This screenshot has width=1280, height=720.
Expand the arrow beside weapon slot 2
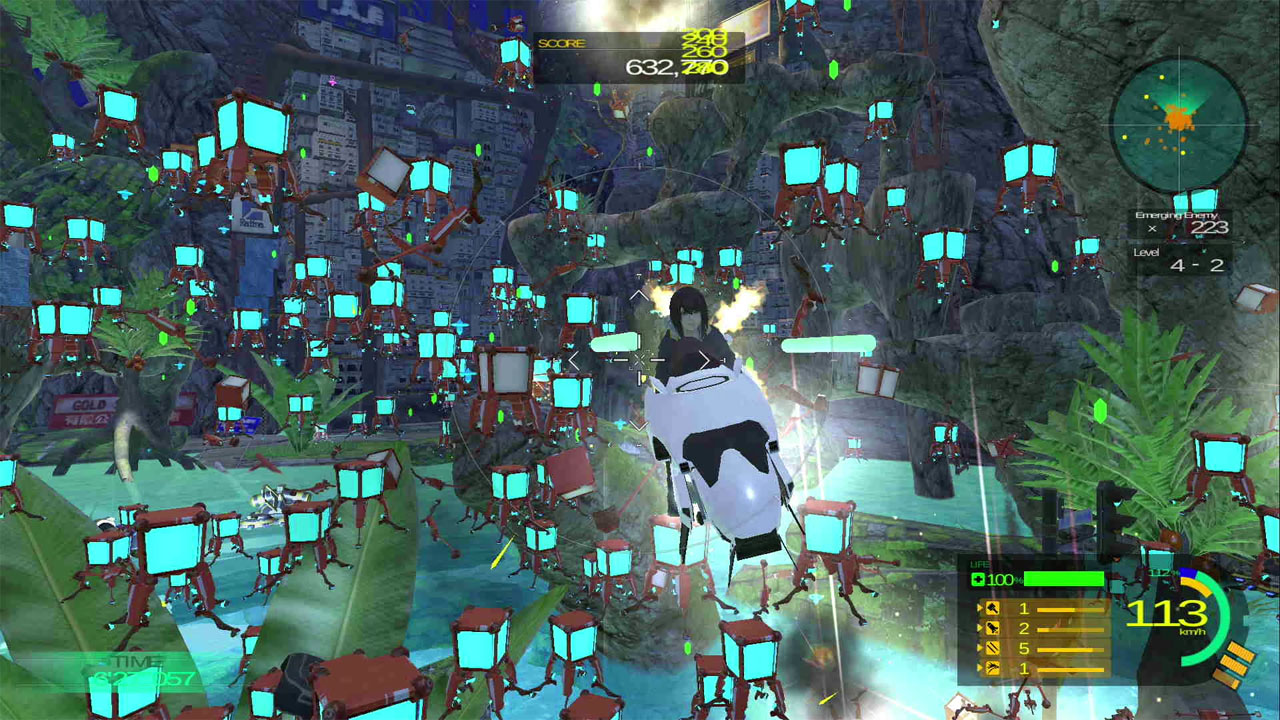(980, 628)
